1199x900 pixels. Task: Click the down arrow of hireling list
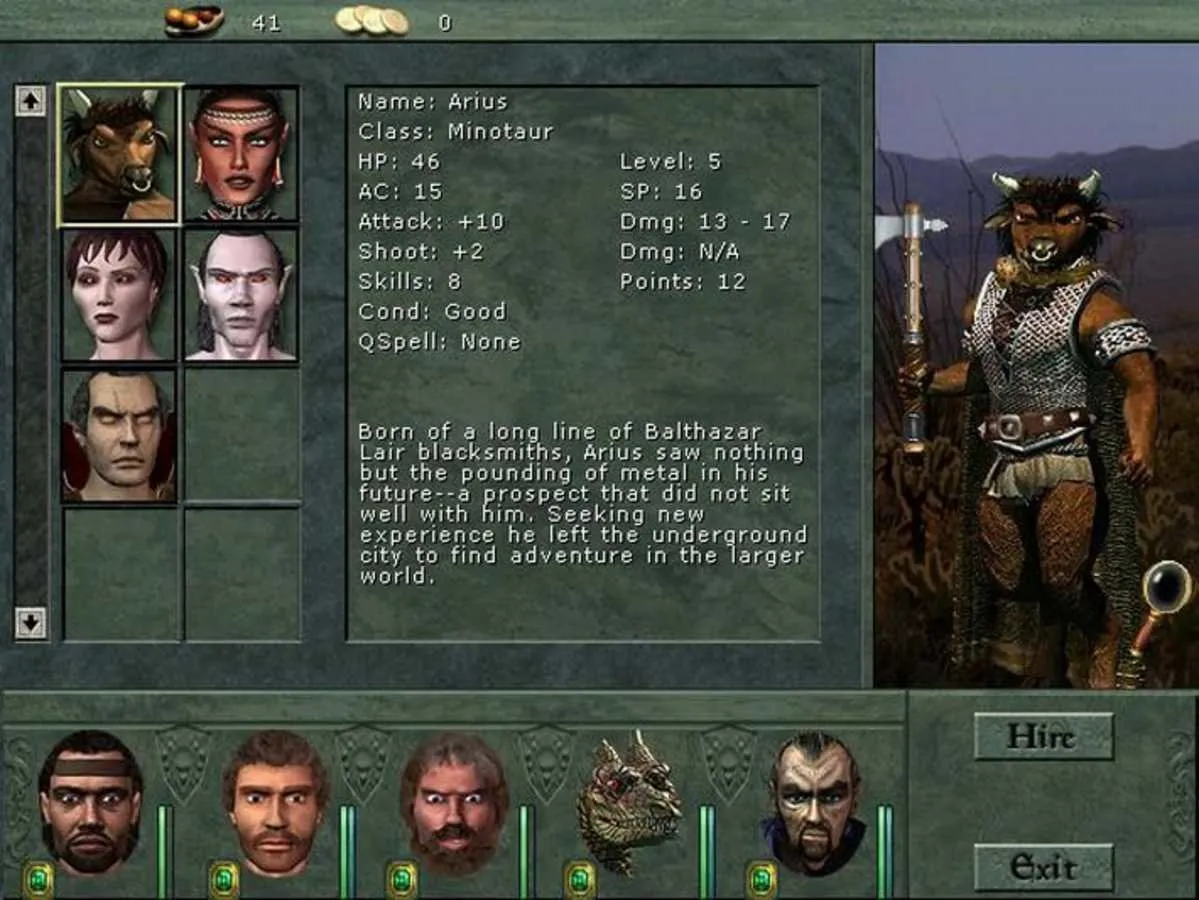[x=30, y=623]
